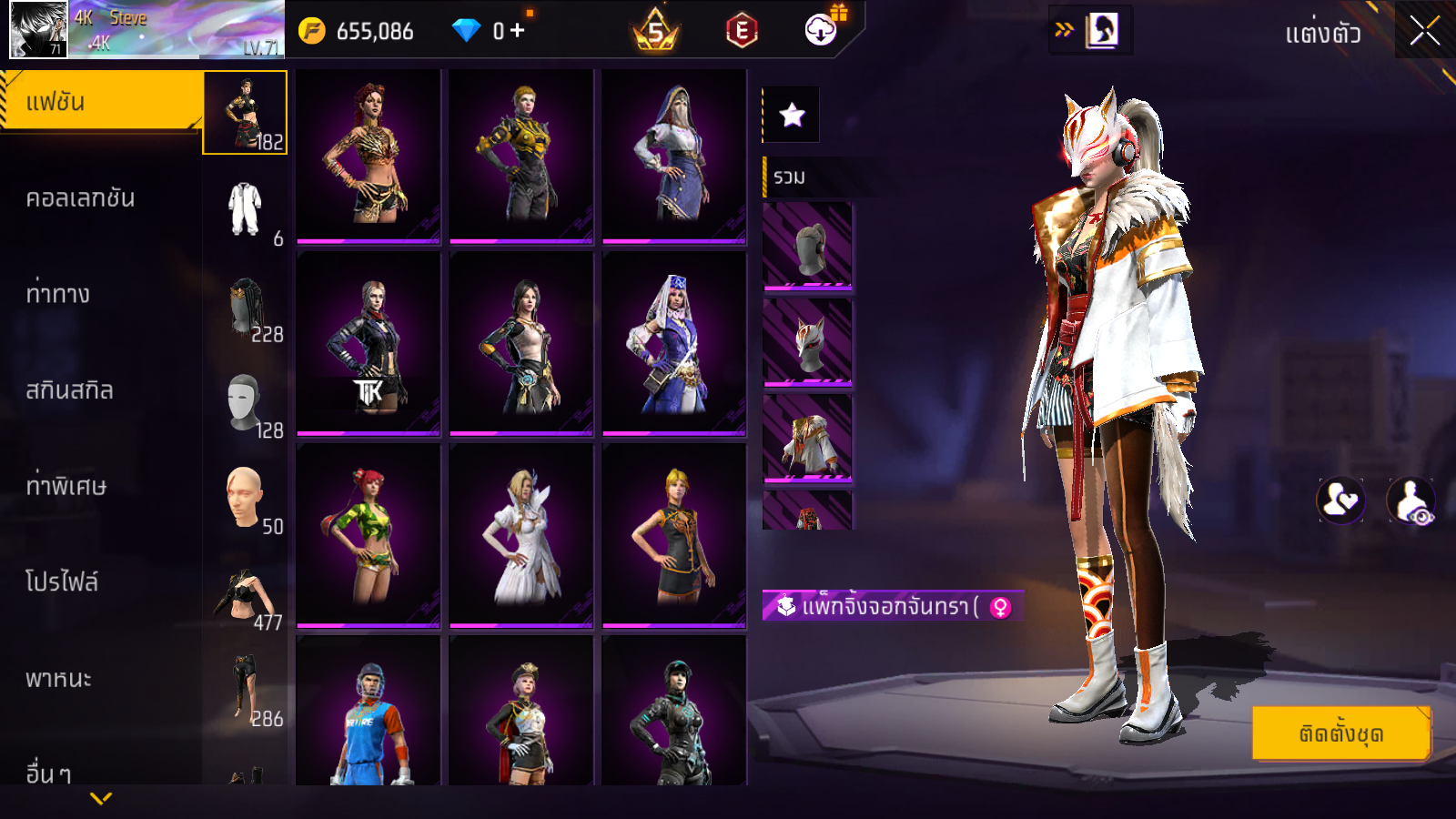Choose the fox mask item slot
Viewport: 1456px width, 819px height.
coord(807,342)
